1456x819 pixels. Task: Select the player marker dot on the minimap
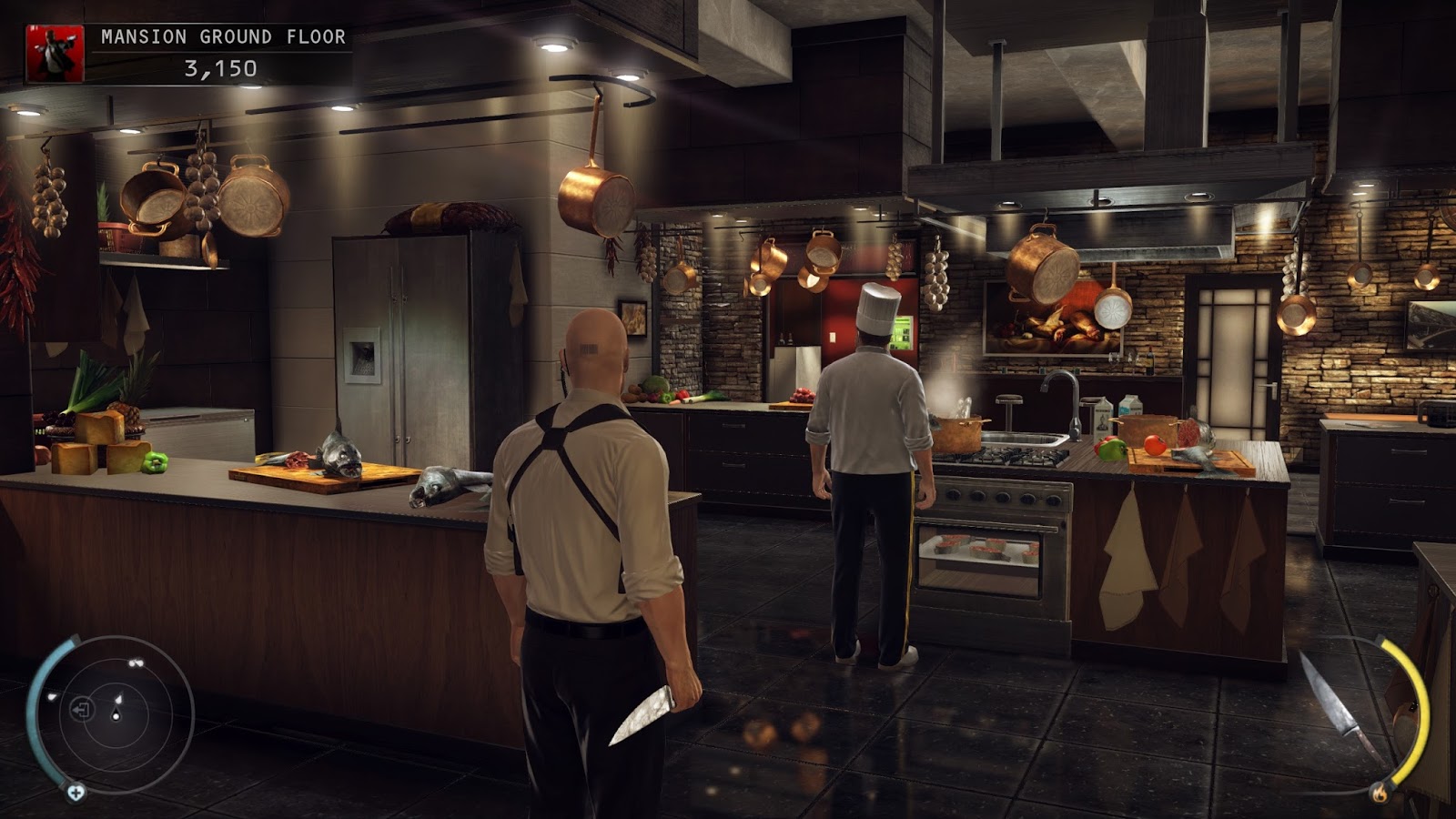(116, 716)
